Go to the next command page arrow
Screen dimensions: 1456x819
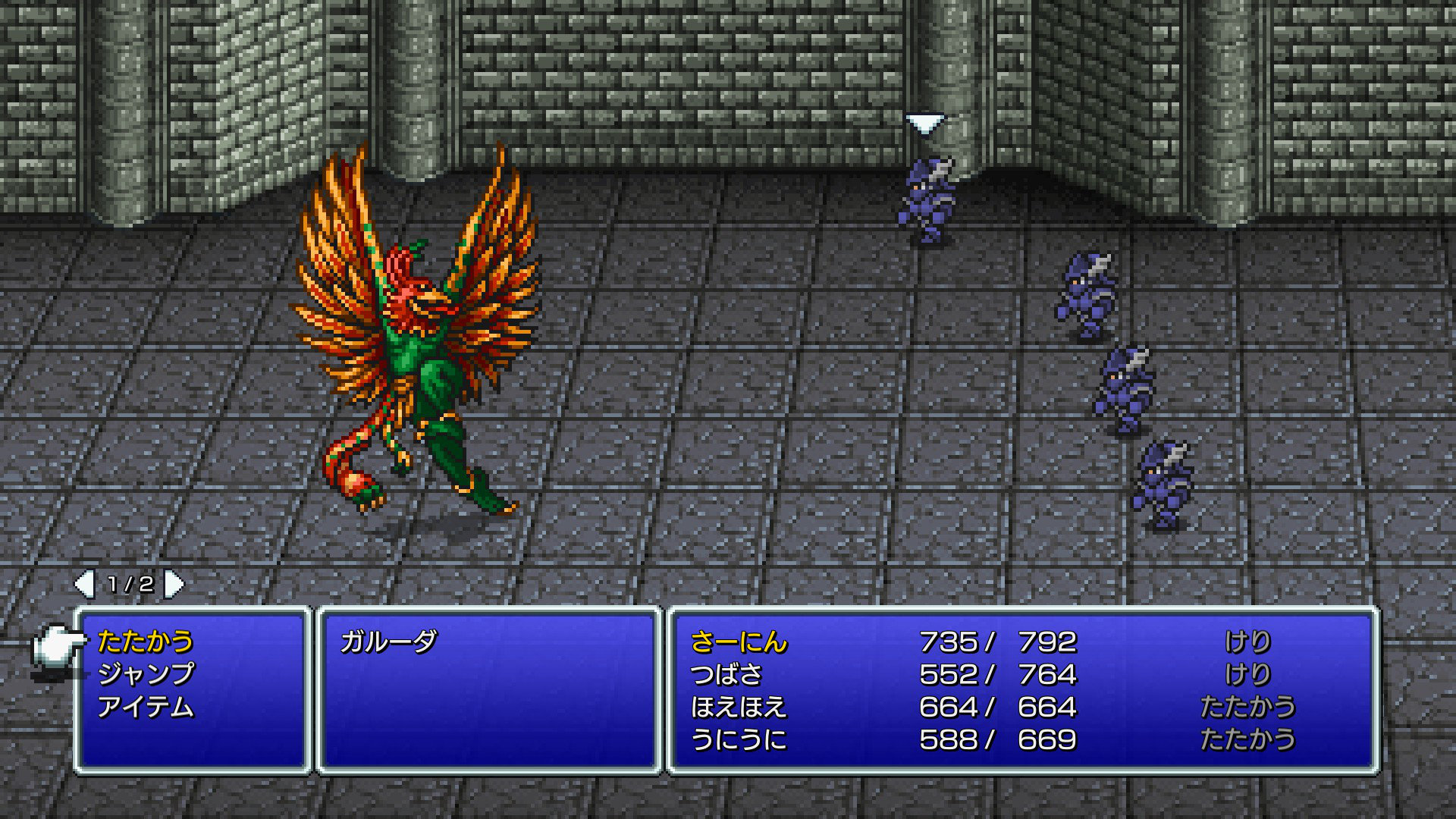tap(175, 584)
